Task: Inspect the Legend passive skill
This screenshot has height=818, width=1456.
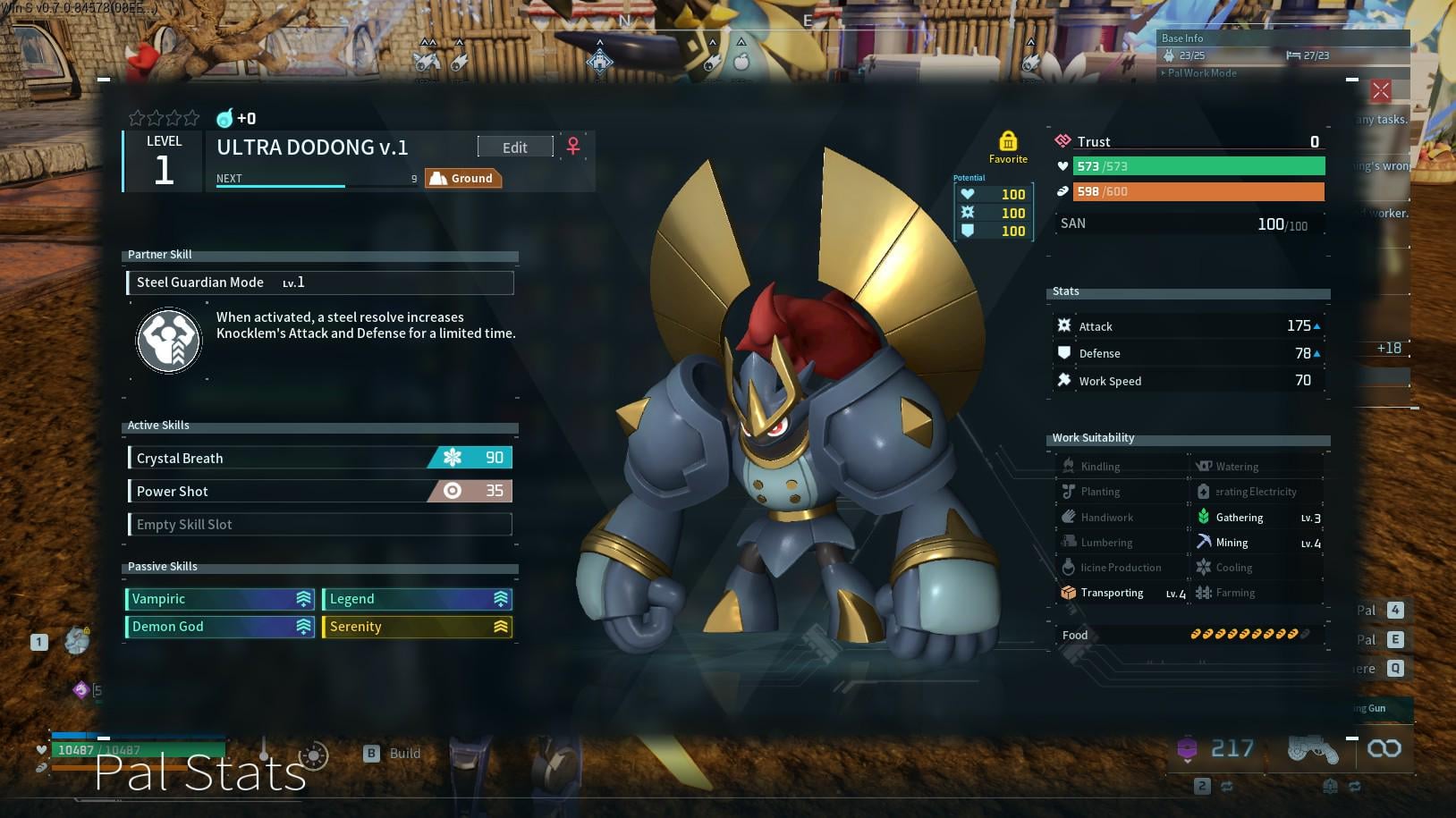Action: click(x=417, y=599)
